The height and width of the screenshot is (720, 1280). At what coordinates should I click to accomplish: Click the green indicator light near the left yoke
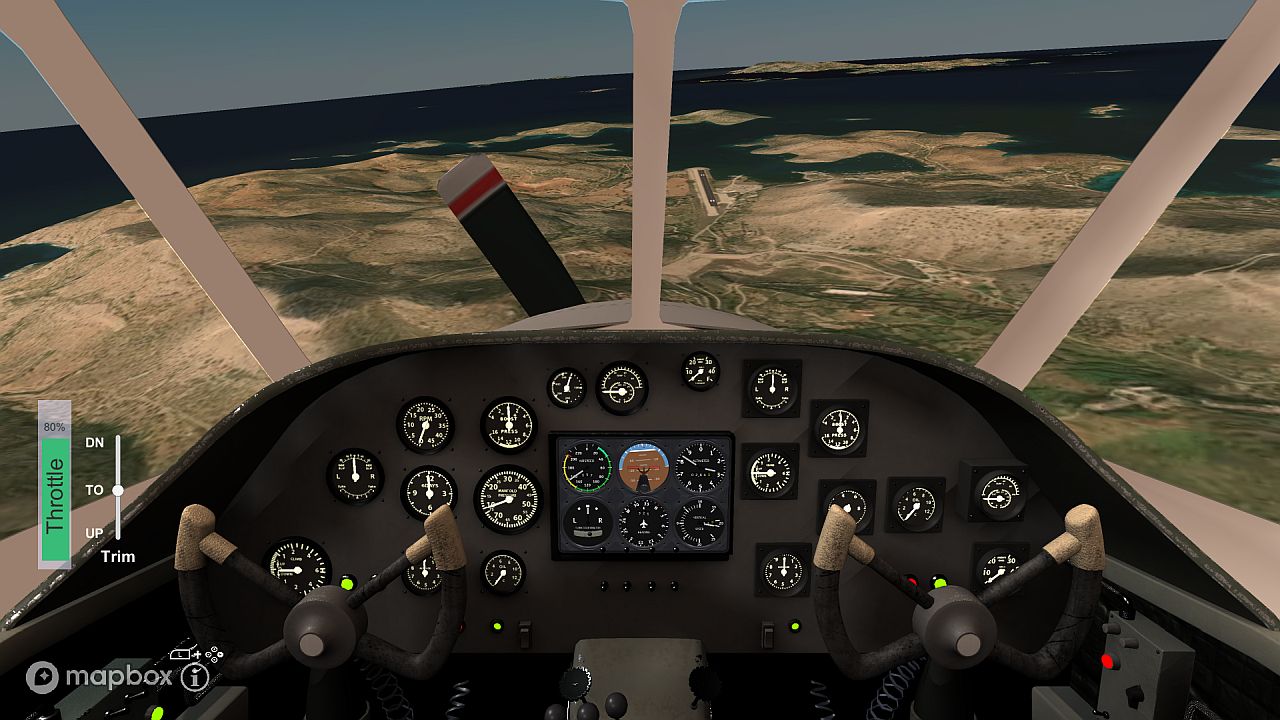click(x=345, y=583)
